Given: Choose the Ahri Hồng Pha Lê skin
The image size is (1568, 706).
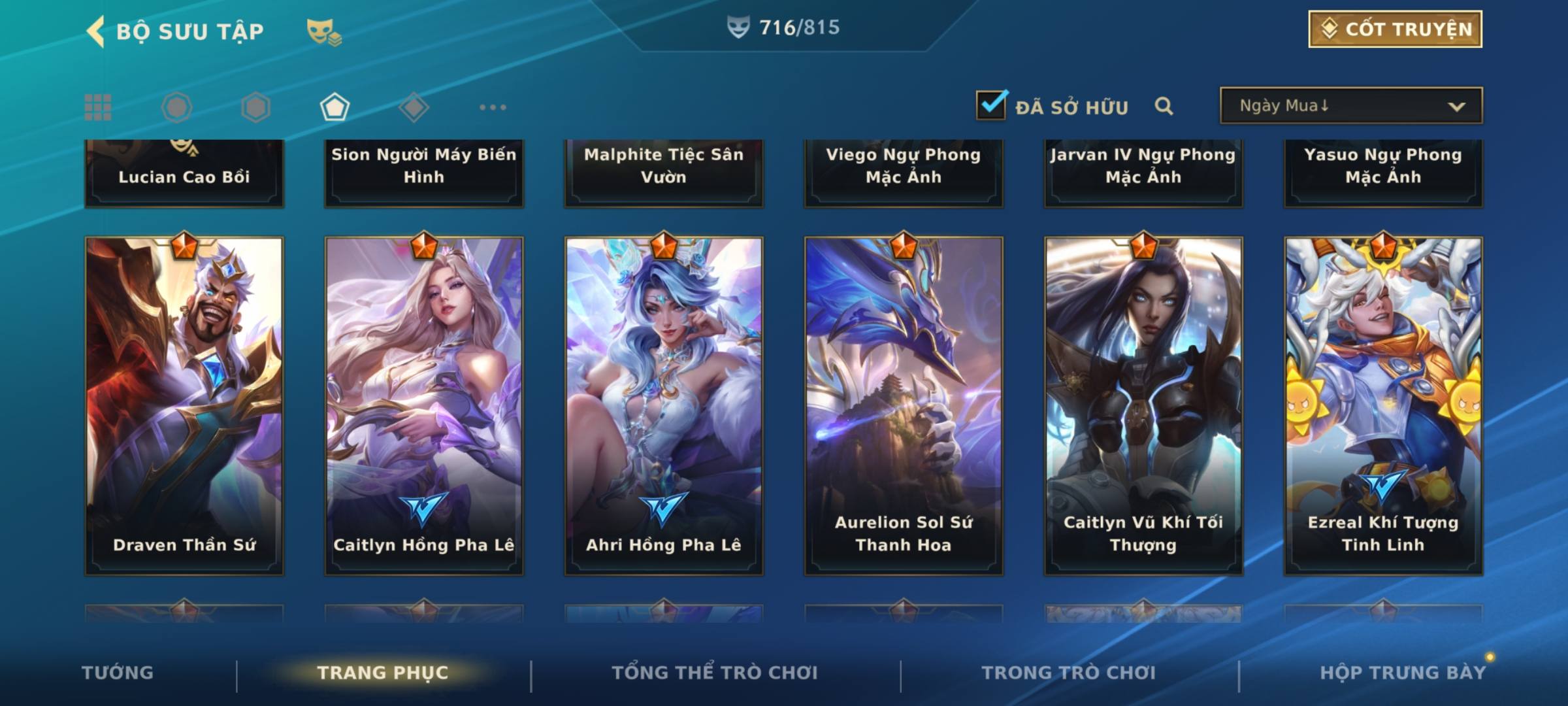Looking at the screenshot, I should pos(664,405).
